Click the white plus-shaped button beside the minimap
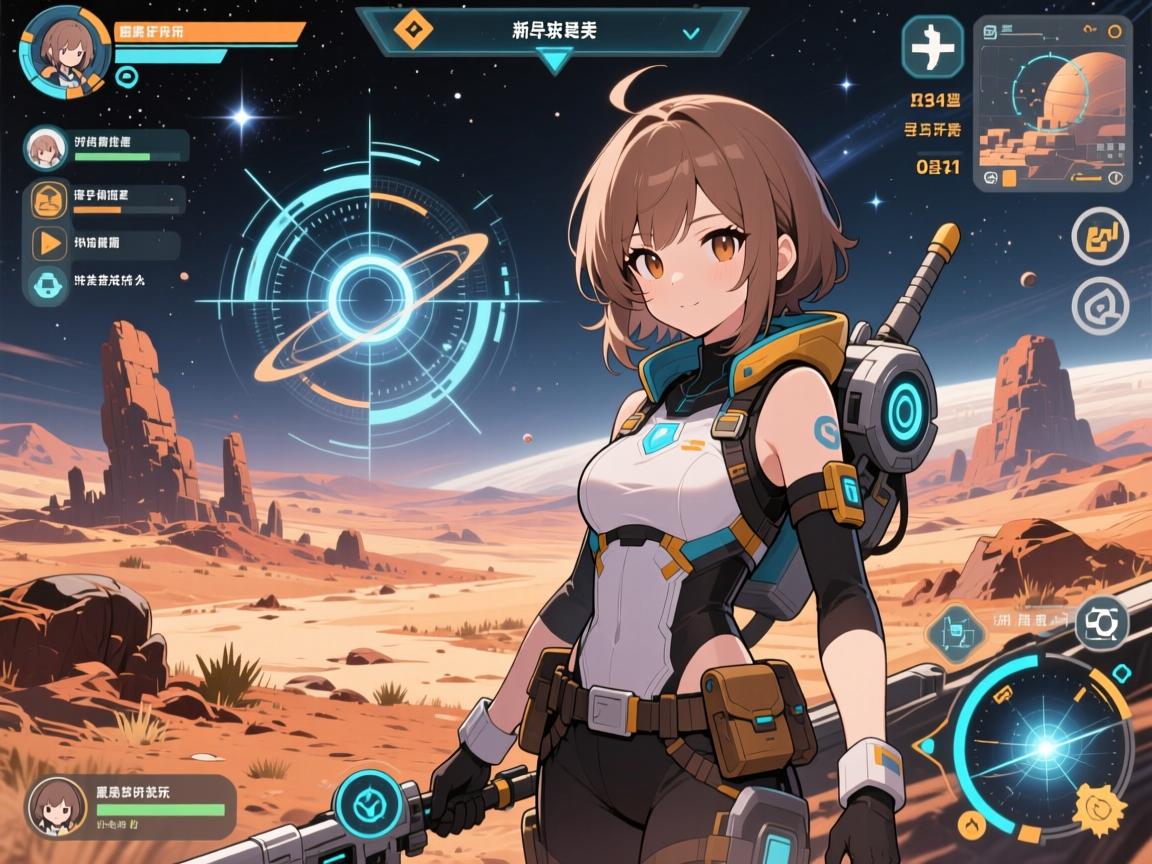The width and height of the screenshot is (1152, 864). pyautogui.click(x=932, y=45)
